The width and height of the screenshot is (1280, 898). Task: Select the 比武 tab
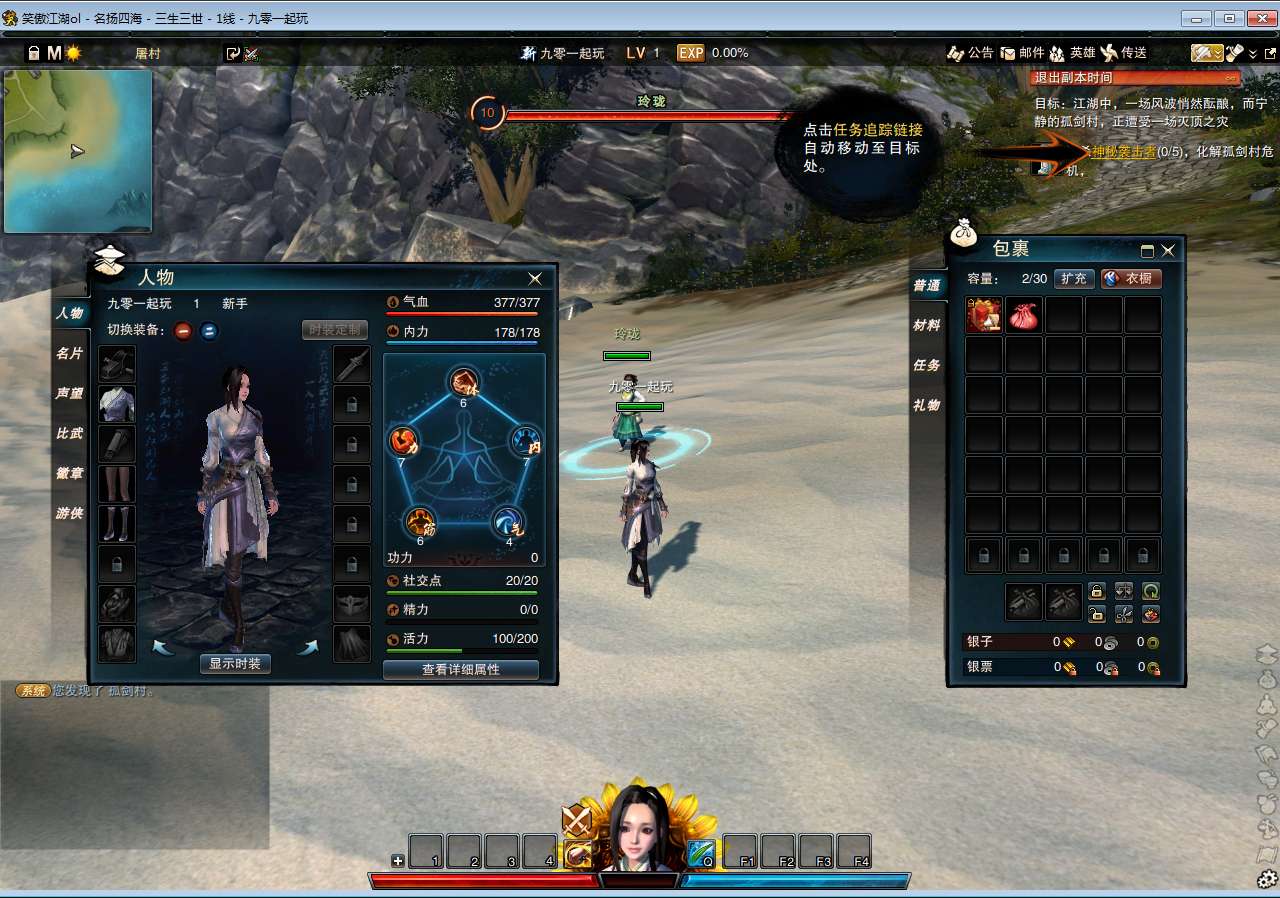(70, 433)
